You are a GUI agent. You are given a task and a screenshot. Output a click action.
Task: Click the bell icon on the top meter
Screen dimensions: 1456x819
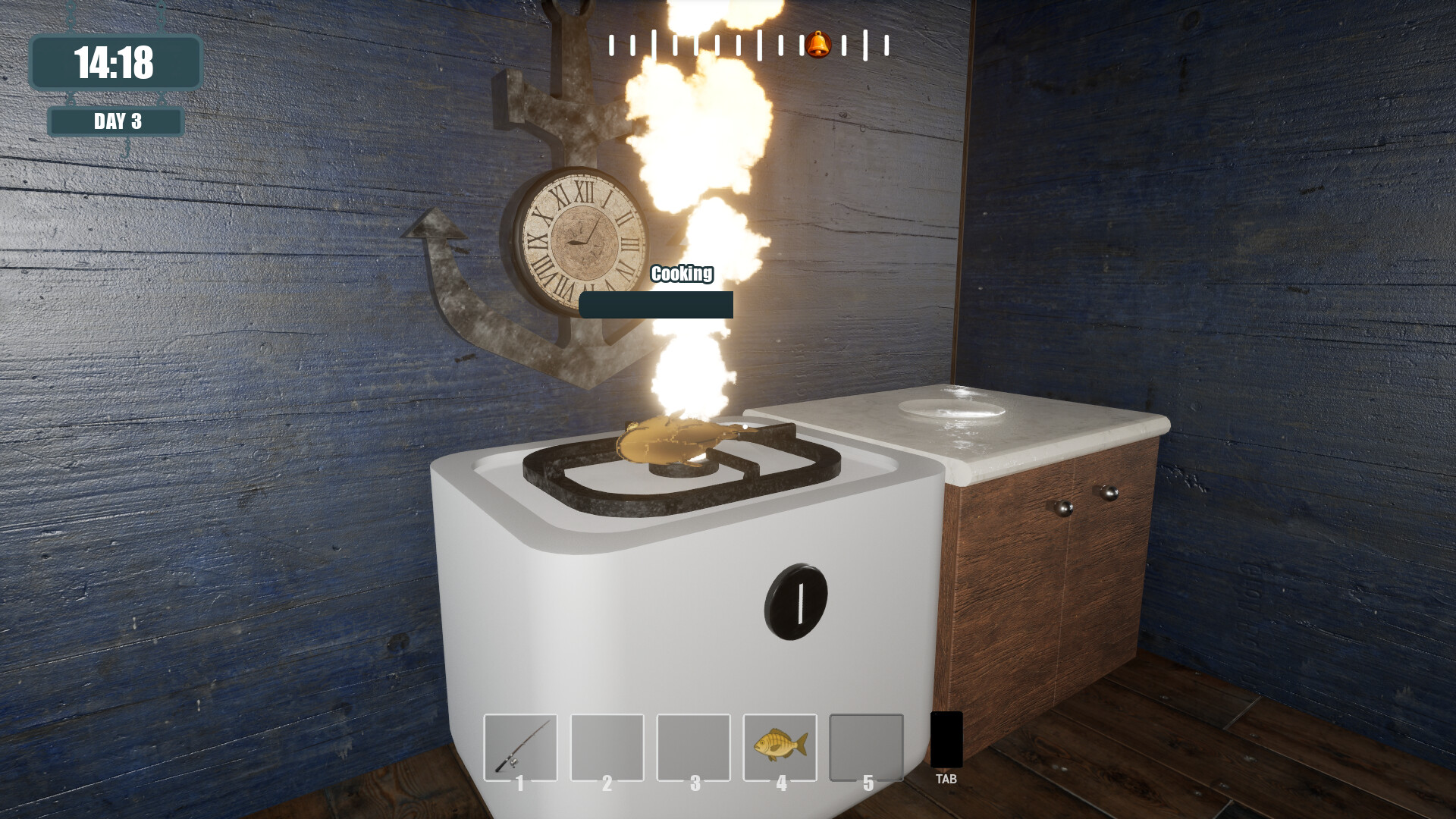point(817,43)
